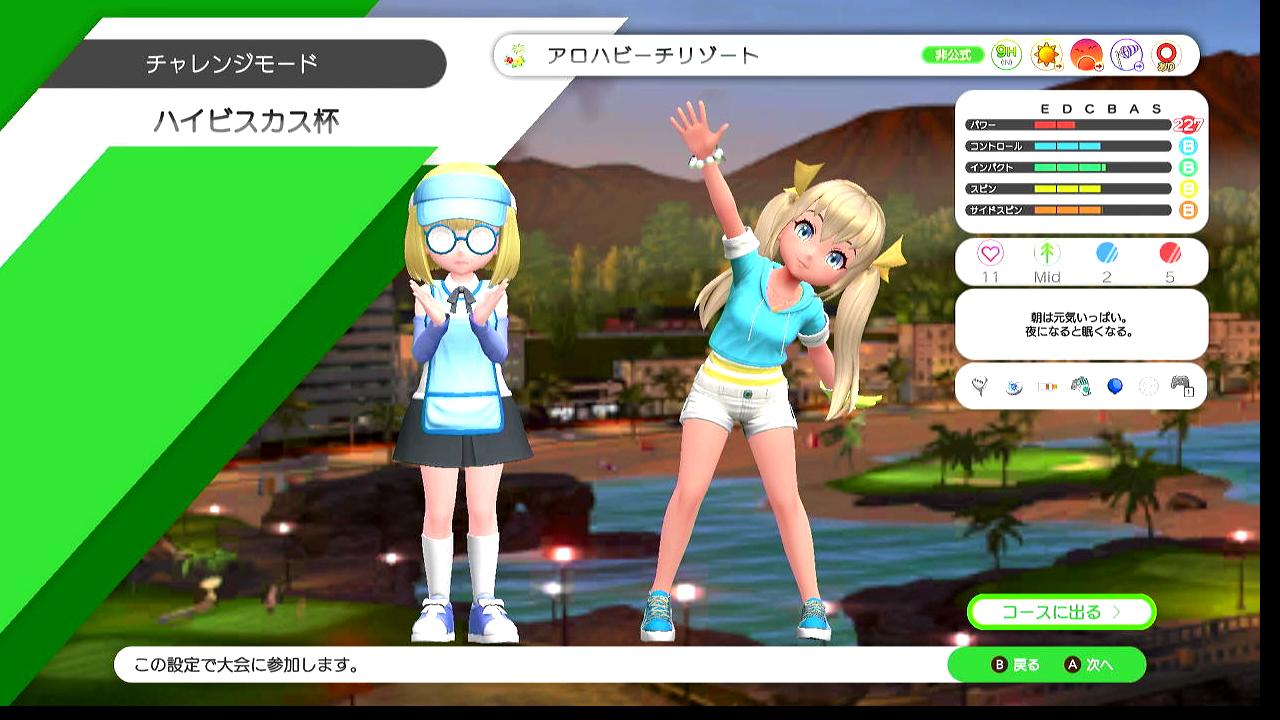Select the controller settings icon
Screen dimensions: 1280x720
point(1181,386)
